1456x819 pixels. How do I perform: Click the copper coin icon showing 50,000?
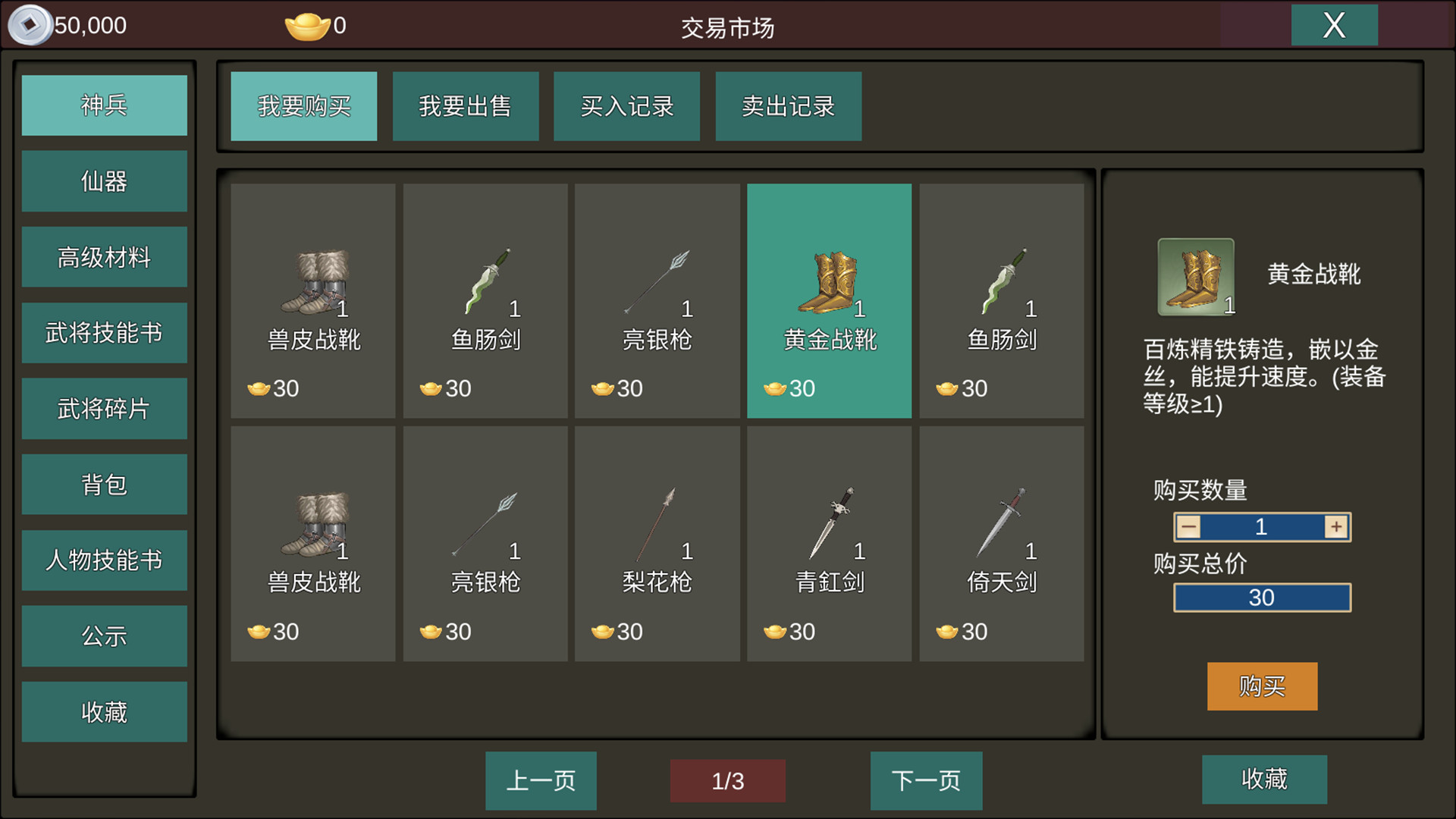pos(30,24)
